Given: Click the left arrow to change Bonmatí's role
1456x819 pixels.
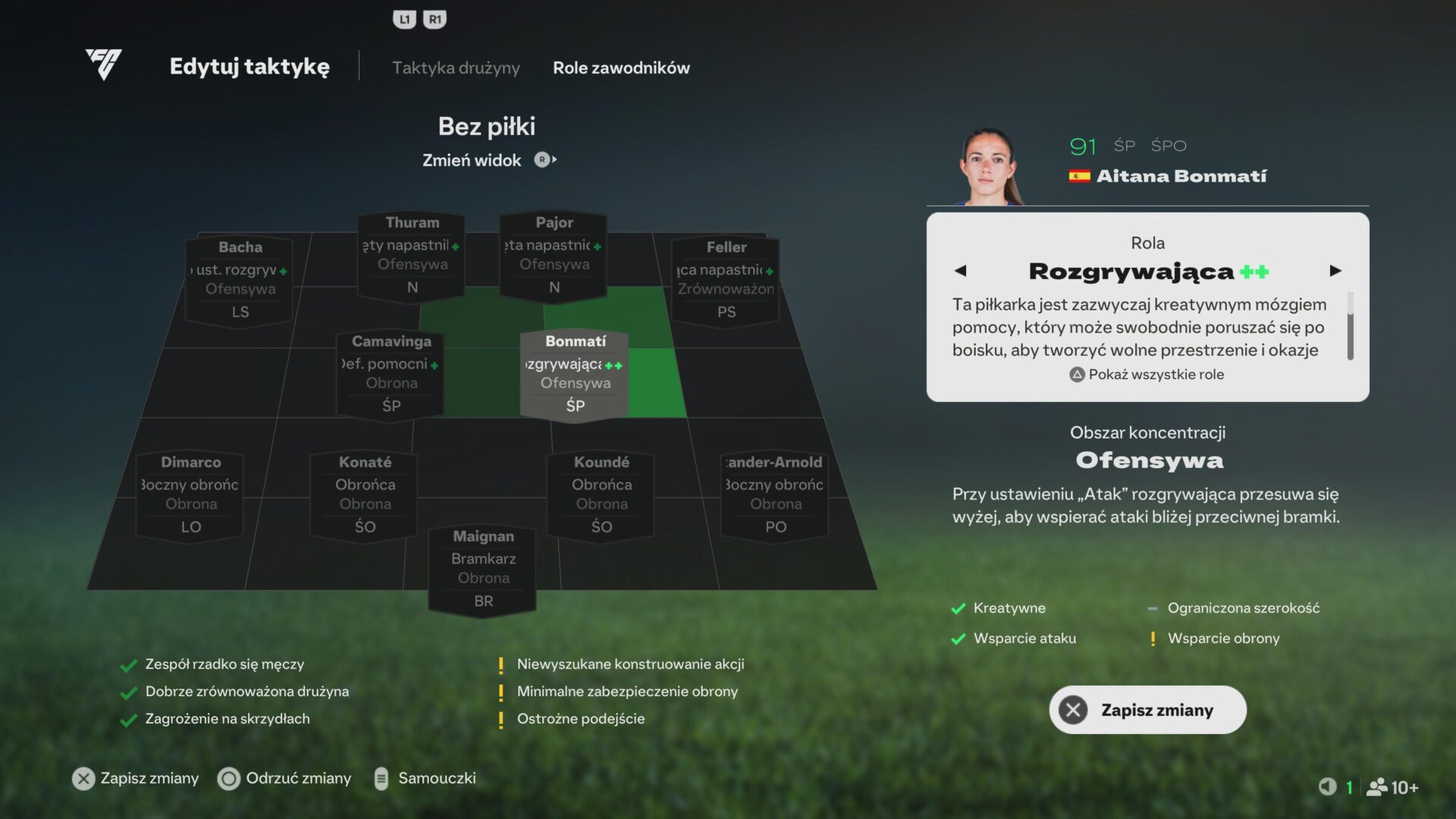Looking at the screenshot, I should [962, 271].
